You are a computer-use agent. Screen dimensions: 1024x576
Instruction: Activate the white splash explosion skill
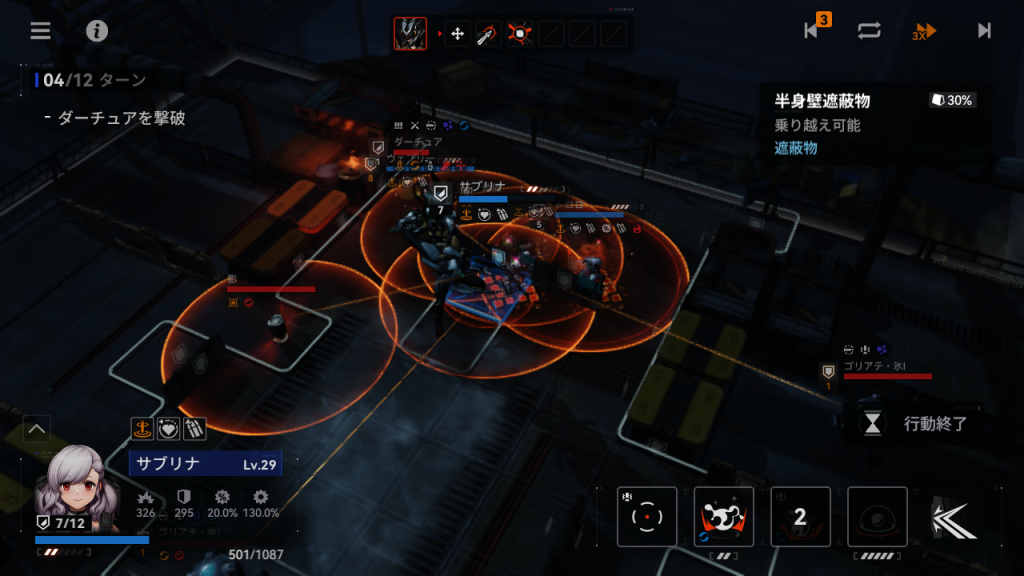click(724, 517)
